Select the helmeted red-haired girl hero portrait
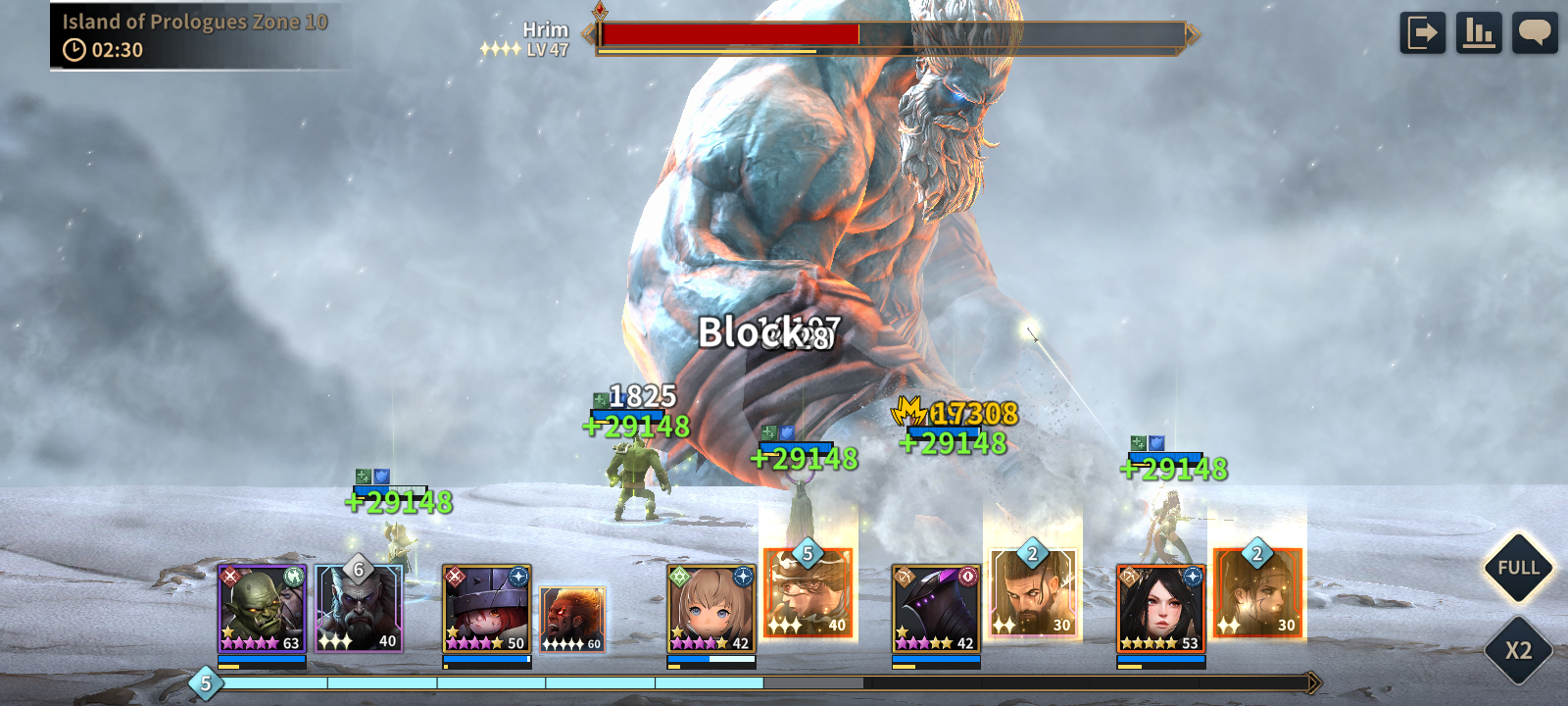Image resolution: width=1568 pixels, height=706 pixels. [x=486, y=609]
